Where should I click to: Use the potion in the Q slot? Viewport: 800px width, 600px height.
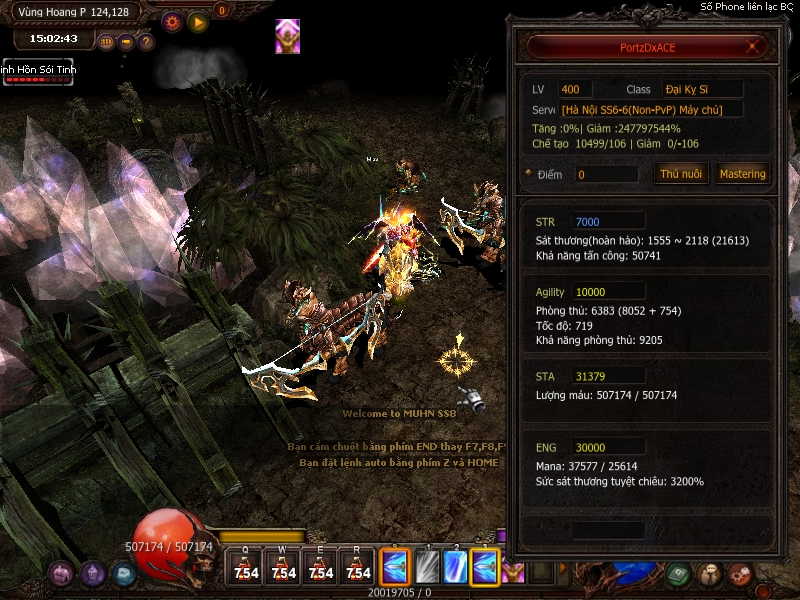[246, 567]
